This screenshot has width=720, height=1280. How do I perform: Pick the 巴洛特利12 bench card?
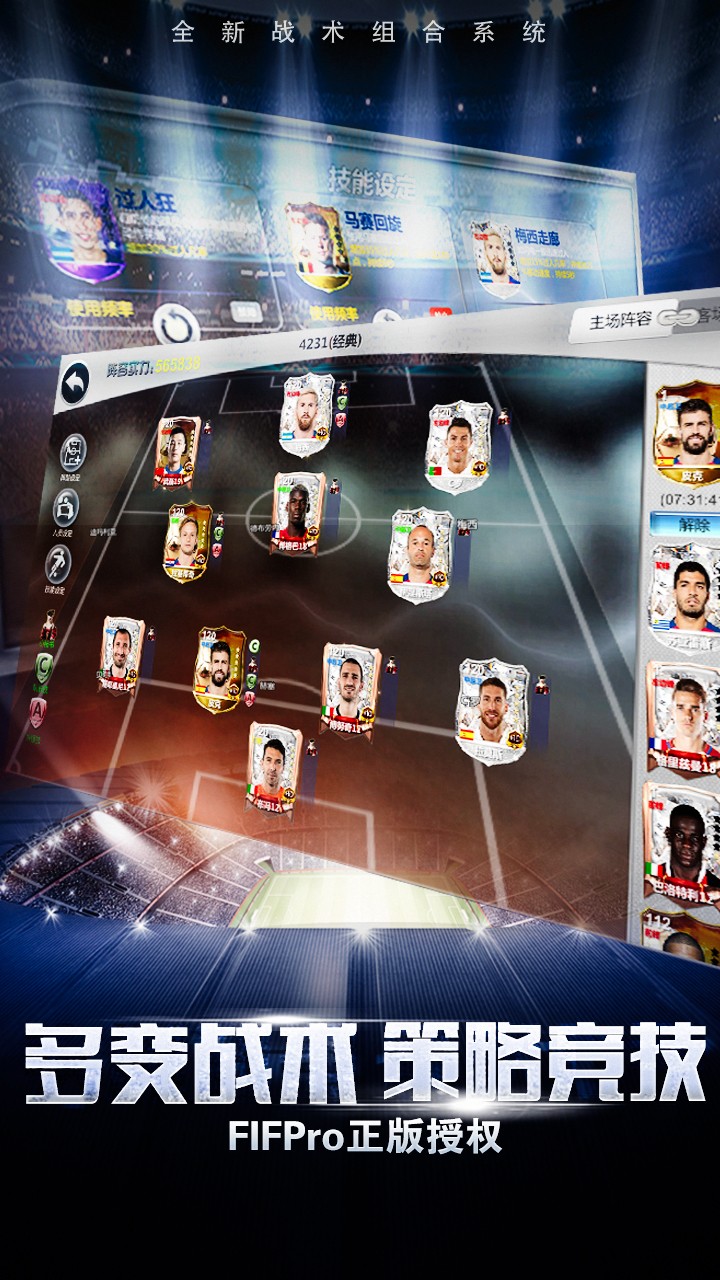click(x=684, y=838)
